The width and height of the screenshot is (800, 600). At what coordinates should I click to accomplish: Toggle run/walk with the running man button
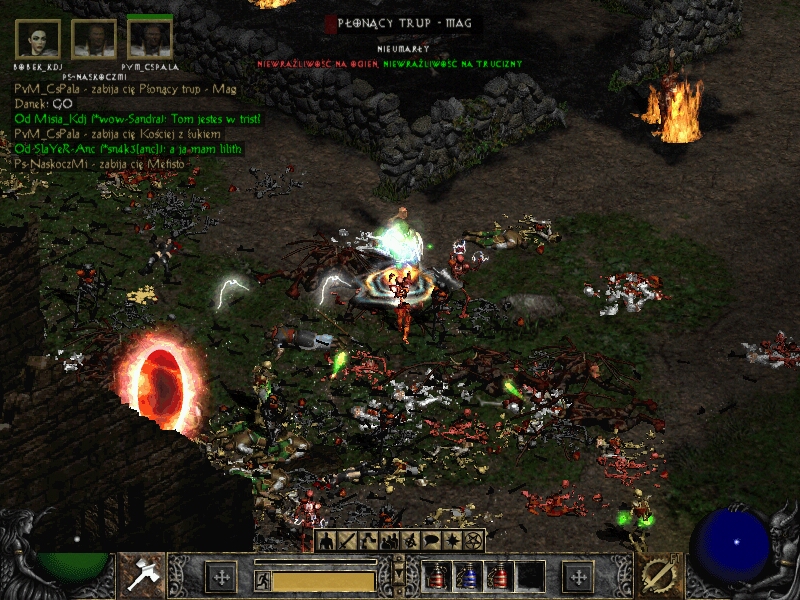click(262, 579)
